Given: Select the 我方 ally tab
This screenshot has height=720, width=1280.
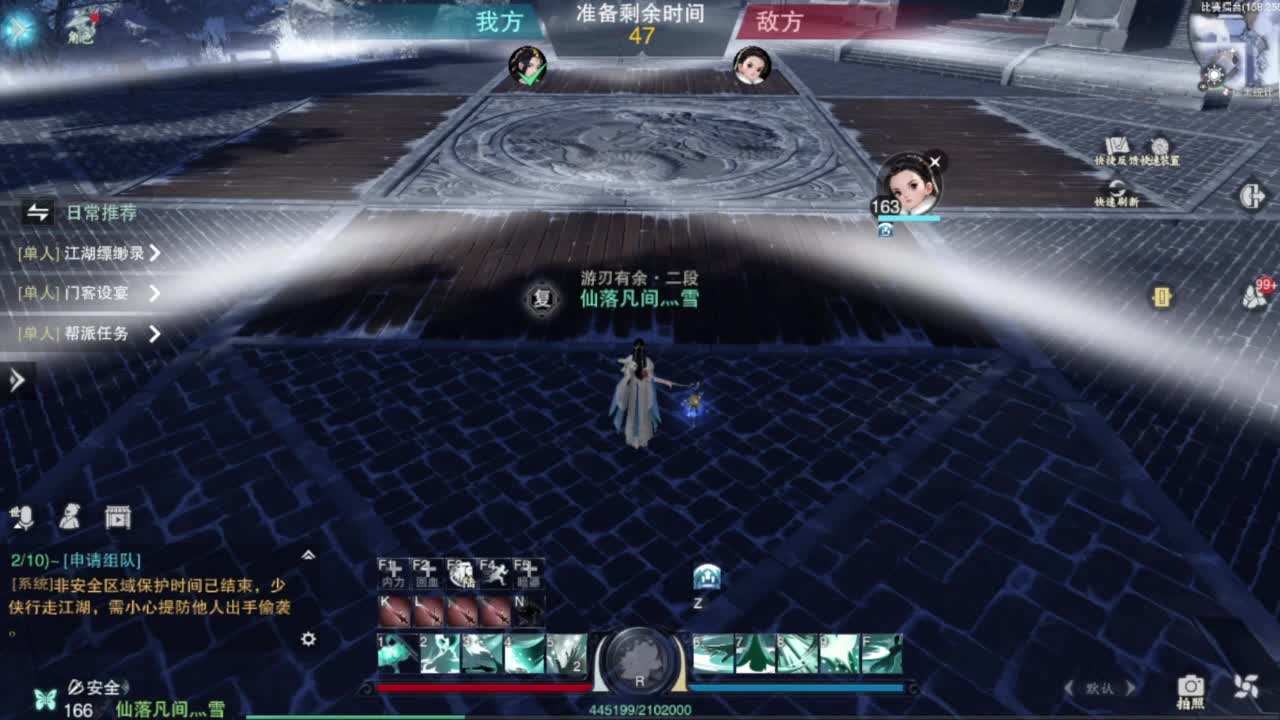Looking at the screenshot, I should pos(497,22).
